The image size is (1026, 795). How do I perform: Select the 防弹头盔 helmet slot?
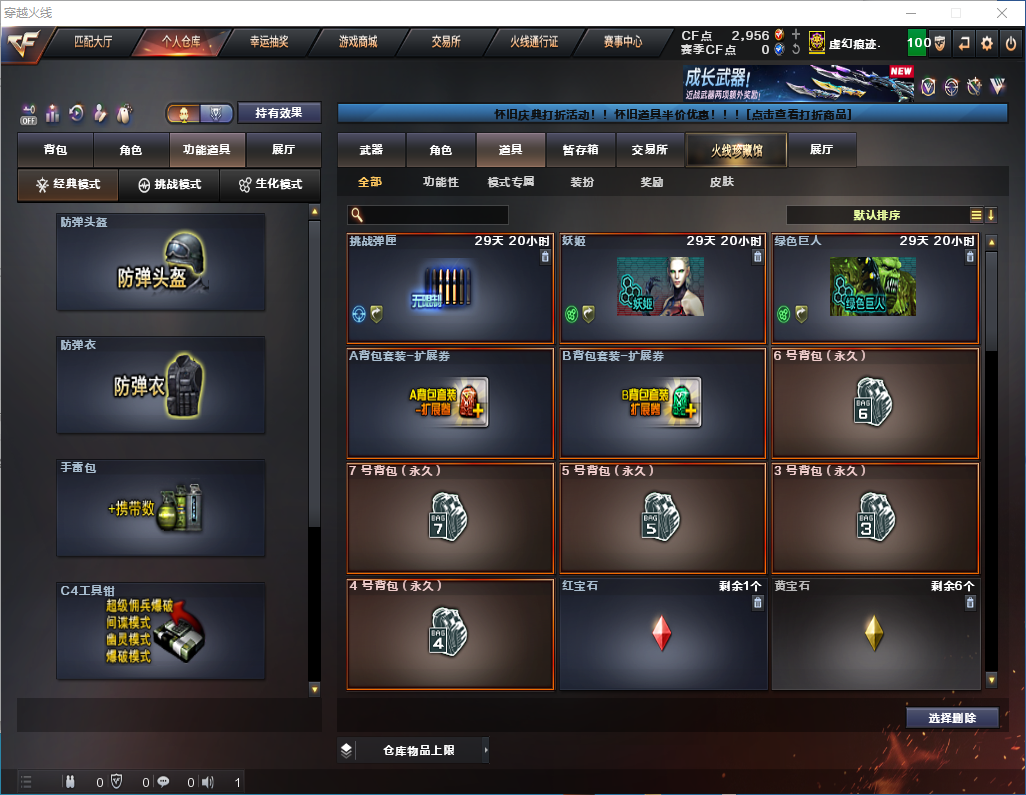(161, 262)
